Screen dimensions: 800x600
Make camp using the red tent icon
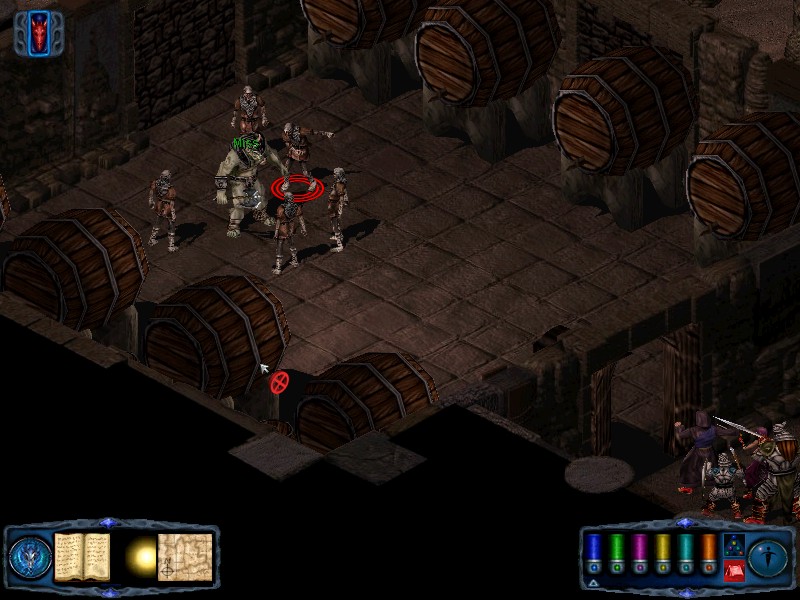pyautogui.click(x=732, y=571)
